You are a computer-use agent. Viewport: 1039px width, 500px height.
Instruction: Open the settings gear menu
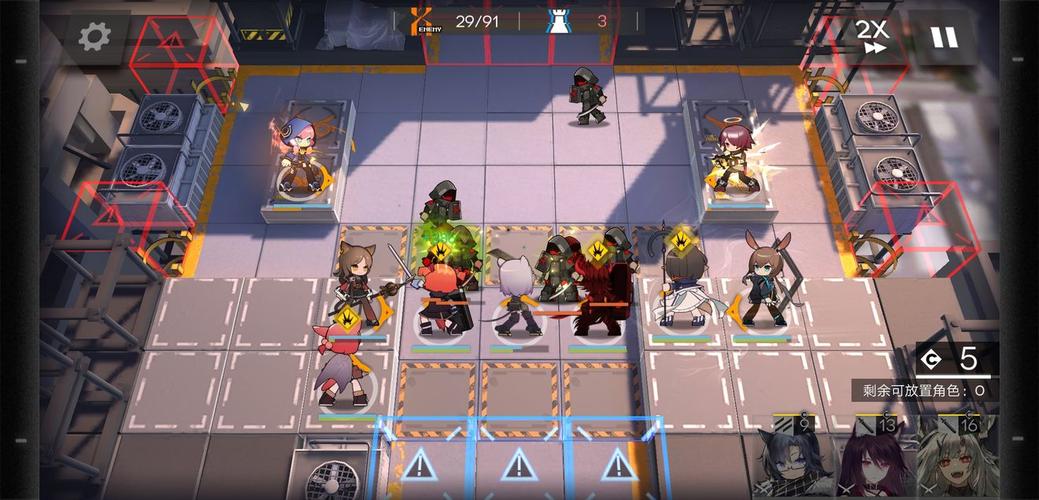point(95,37)
